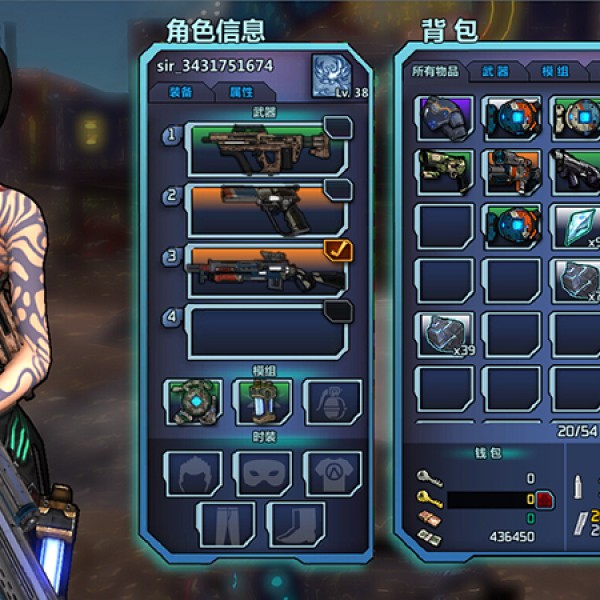This screenshot has width=600, height=600.
Task: Select the ore stack marked x39
Action: (x=445, y=333)
